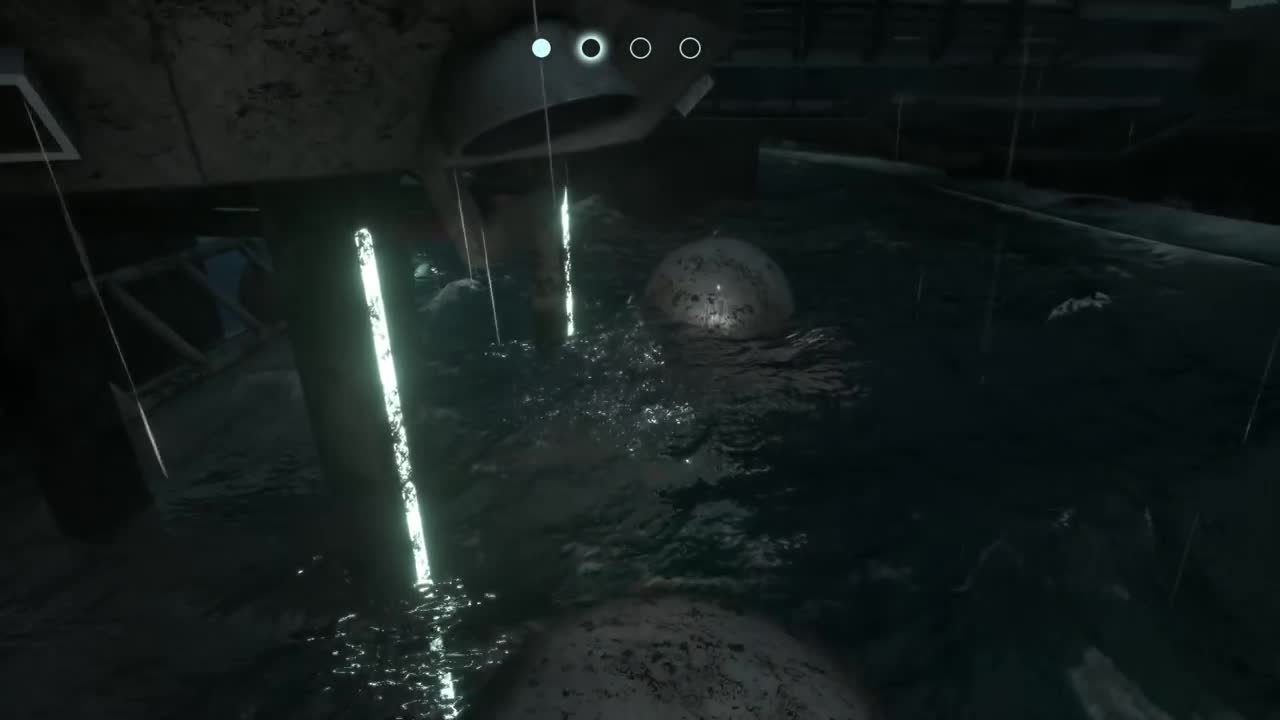Click the glowing dot pair in the center top
1280x720 pixels.
click(566, 47)
